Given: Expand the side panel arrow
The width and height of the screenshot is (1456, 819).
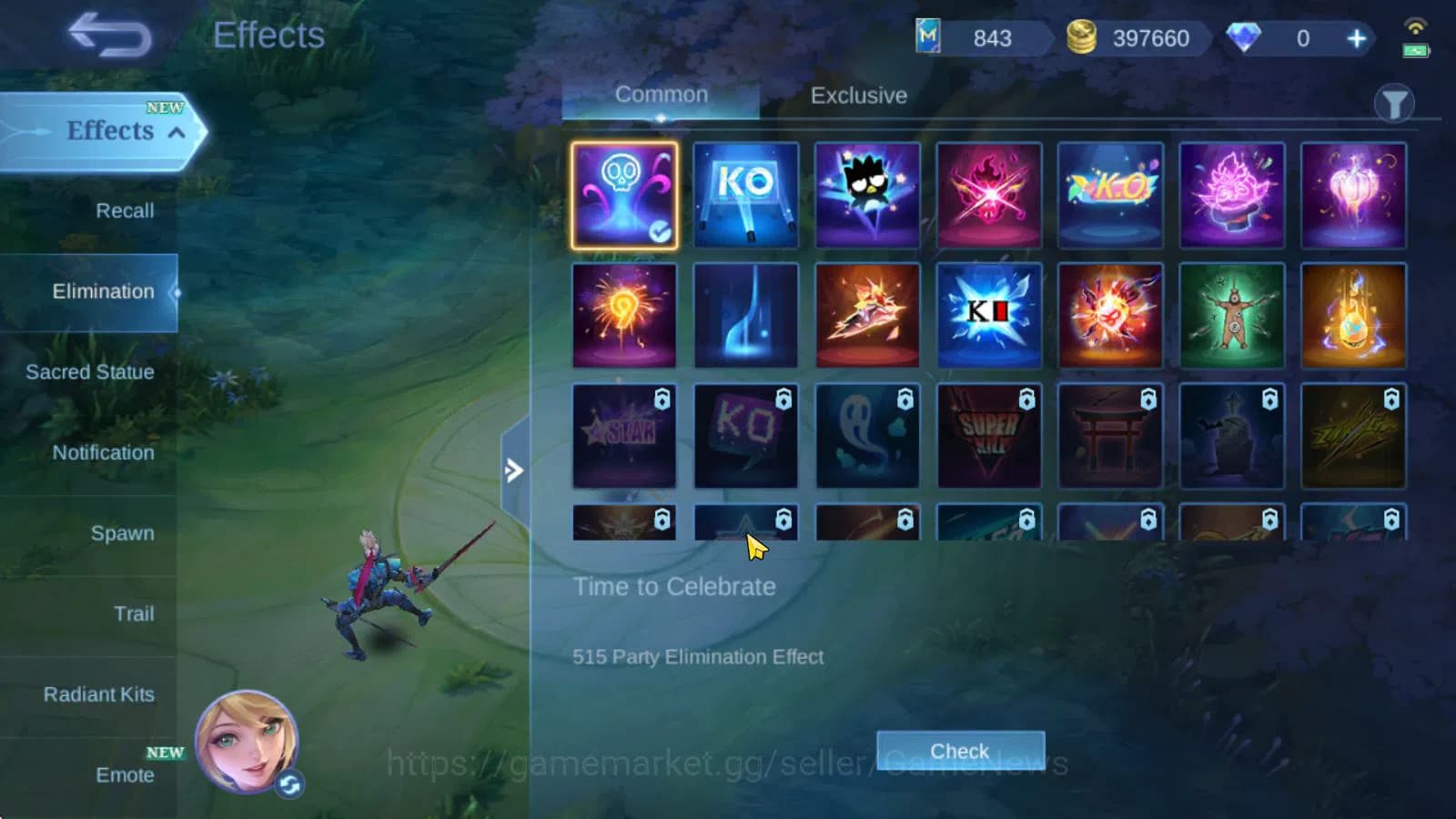Looking at the screenshot, I should click(x=515, y=470).
